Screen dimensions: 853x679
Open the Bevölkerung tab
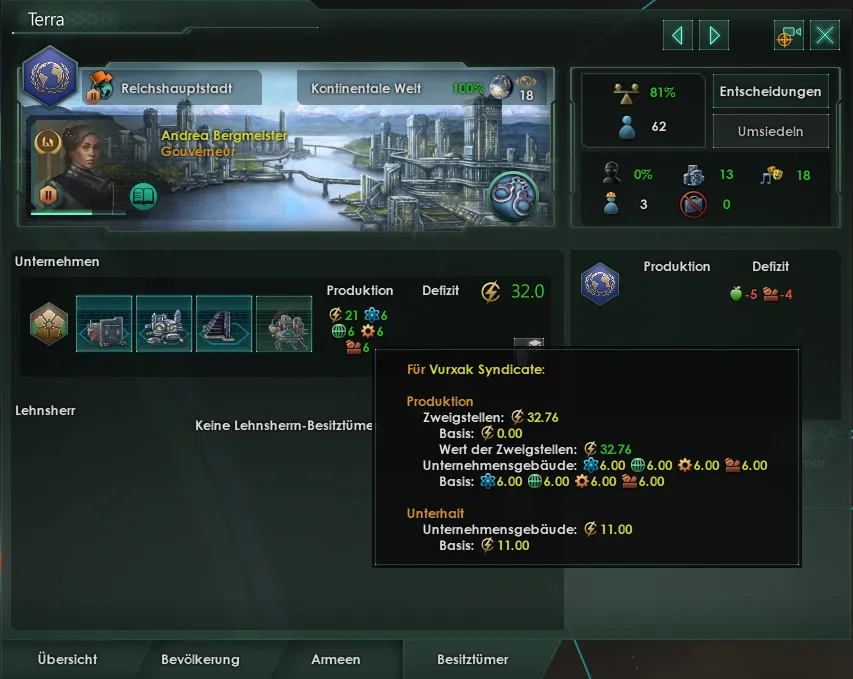pyautogui.click(x=200, y=659)
